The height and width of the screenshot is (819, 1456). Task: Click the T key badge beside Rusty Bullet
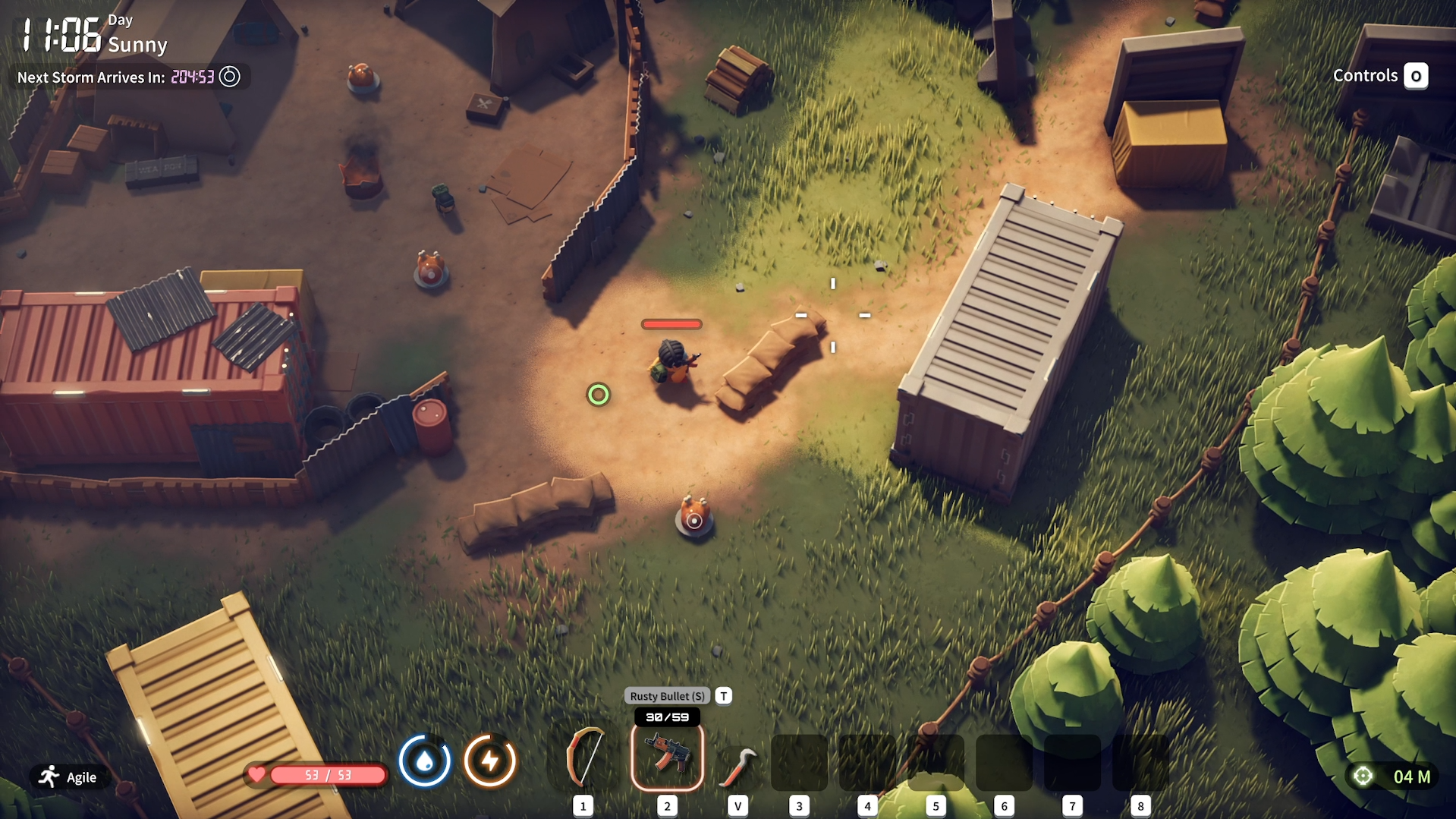tap(722, 695)
